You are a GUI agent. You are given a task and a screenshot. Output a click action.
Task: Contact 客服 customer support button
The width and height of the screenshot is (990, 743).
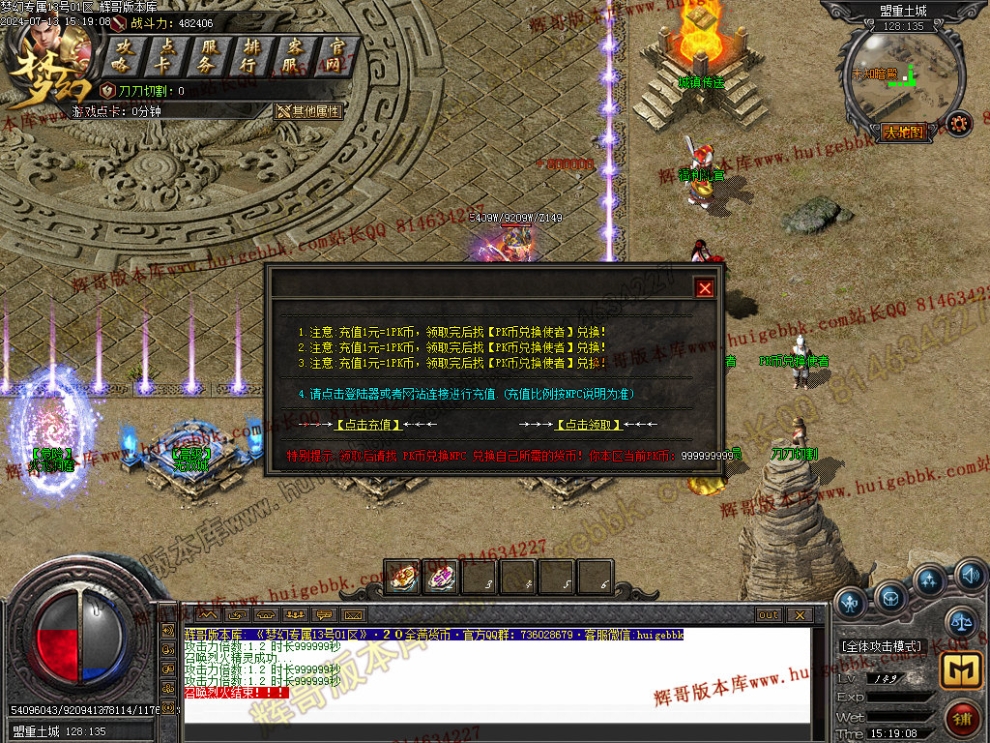click(x=294, y=56)
